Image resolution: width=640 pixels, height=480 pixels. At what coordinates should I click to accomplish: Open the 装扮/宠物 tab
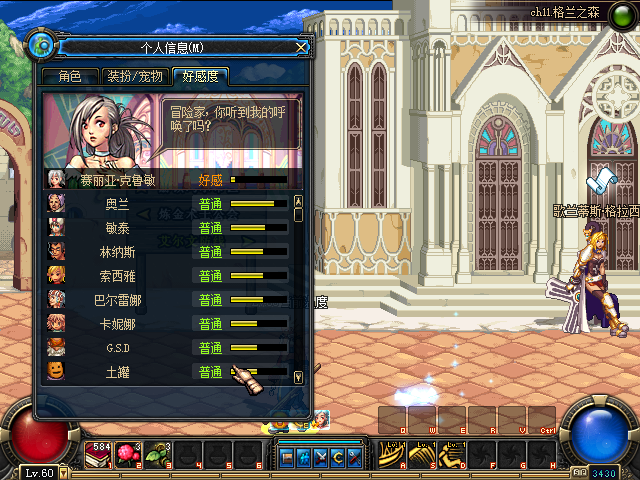pyautogui.click(x=135, y=76)
